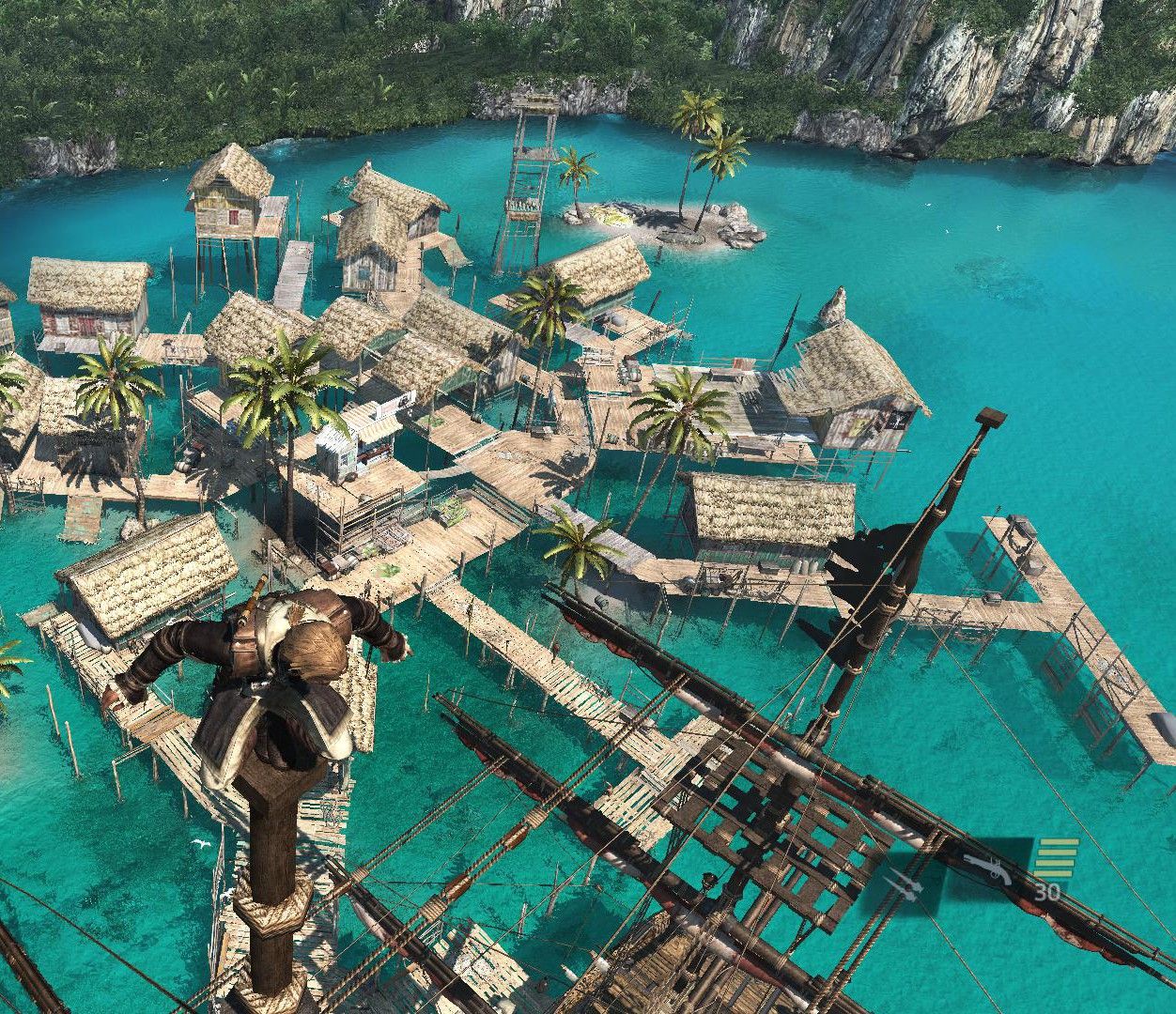1176x1014 pixels.
Task: Select the flintlock pistol weapon icon
Action: 984,866
